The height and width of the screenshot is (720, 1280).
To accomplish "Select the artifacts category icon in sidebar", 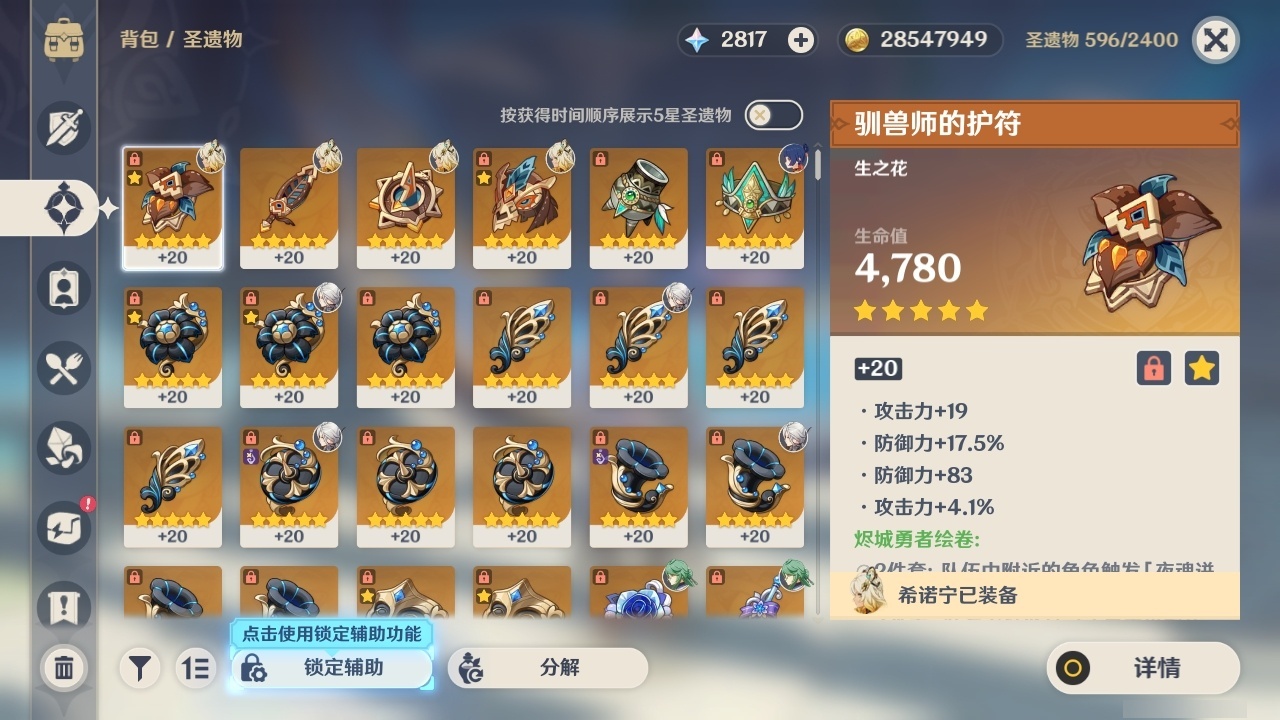I will (63, 207).
